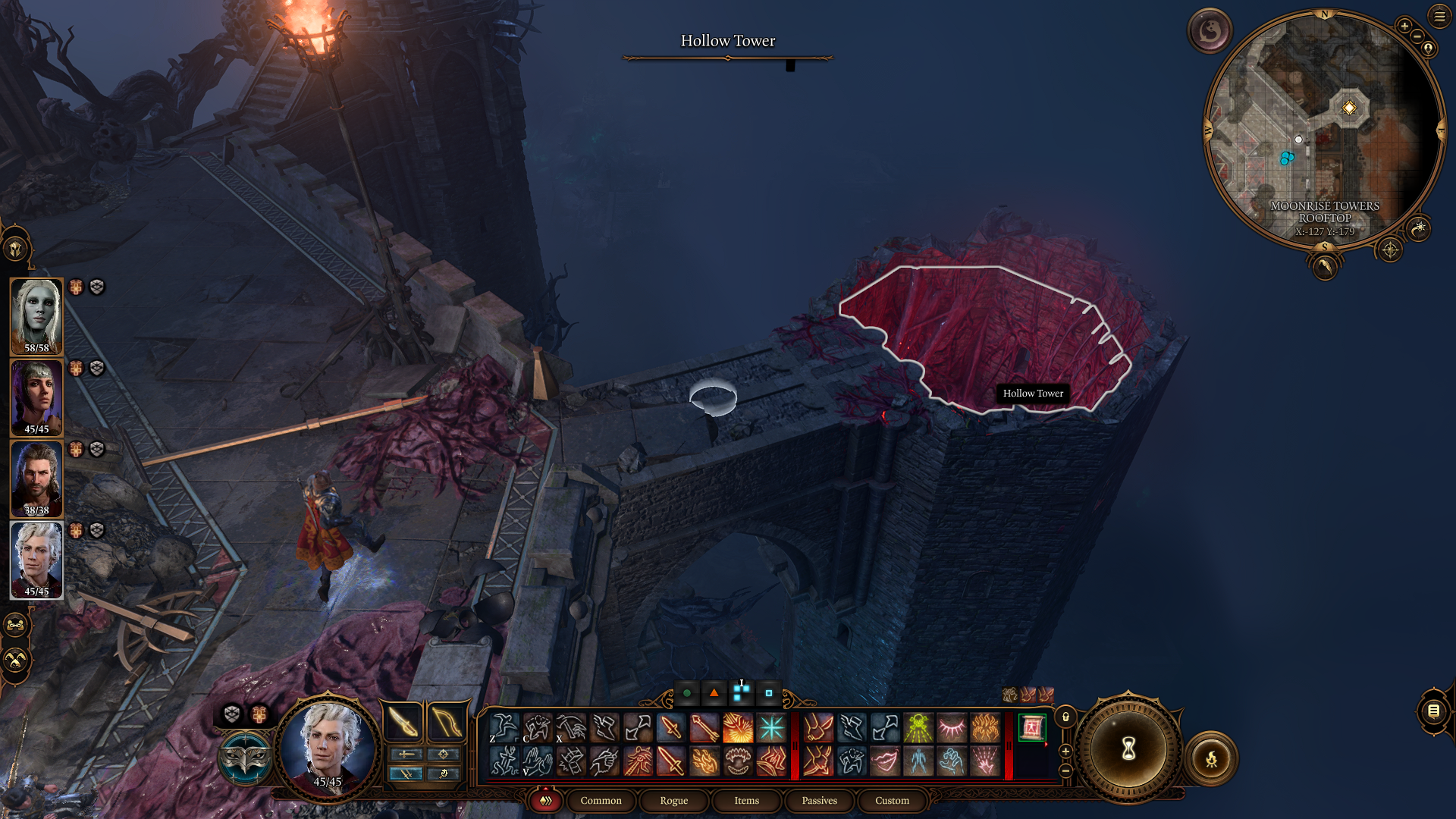The image size is (1456, 819).
Task: Toggle party grouping icon in left sidebar
Action: click(x=15, y=626)
